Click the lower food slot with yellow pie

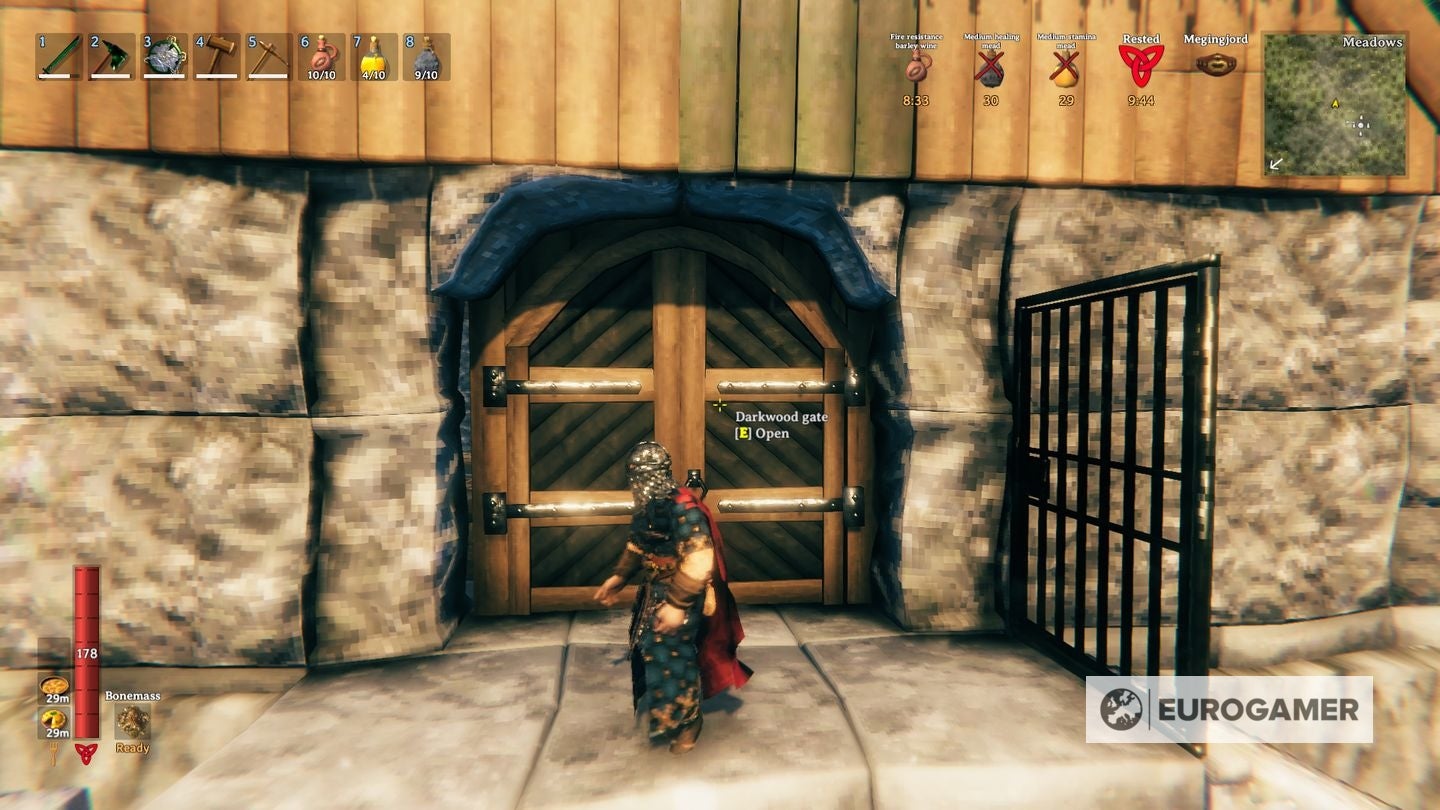(53, 720)
